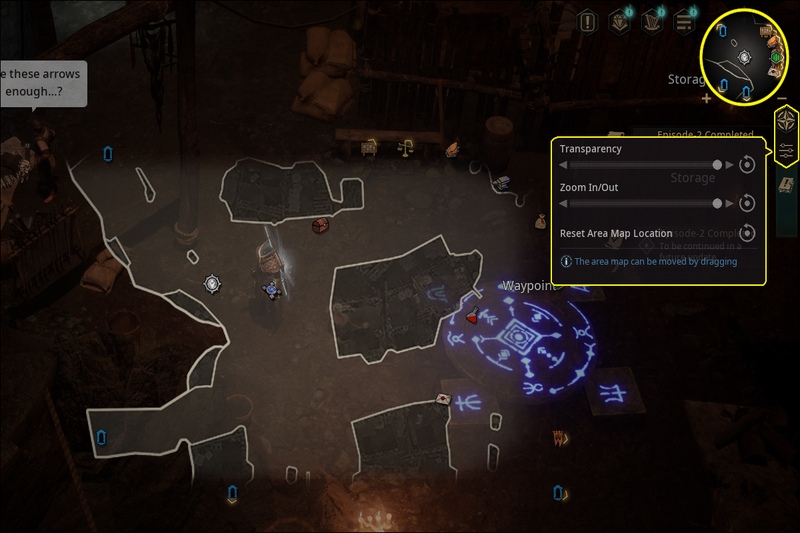800x533 pixels.
Task: Reset Transparency to its default
Action: [x=747, y=165]
